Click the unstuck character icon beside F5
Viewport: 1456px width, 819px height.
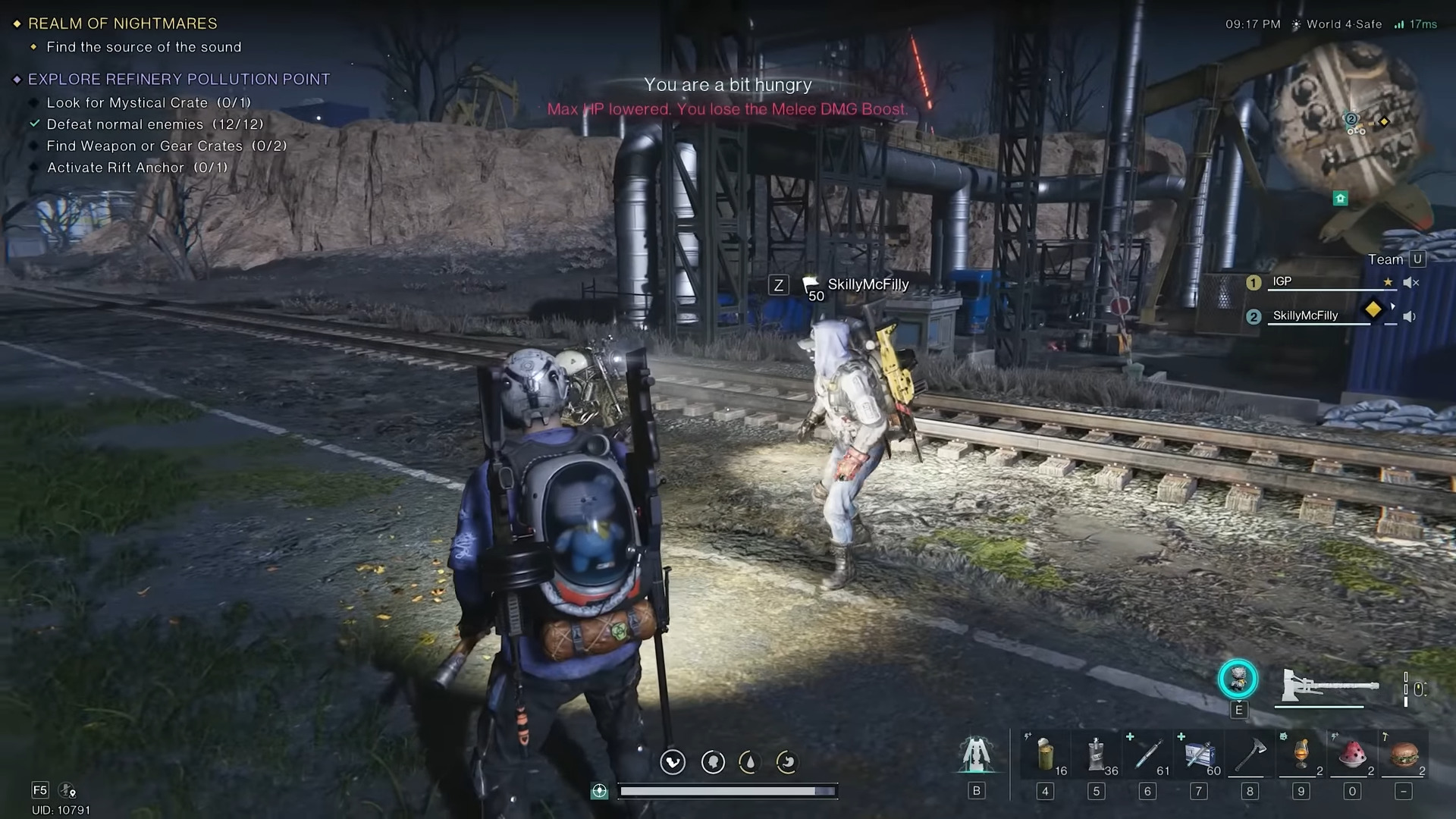point(67,790)
